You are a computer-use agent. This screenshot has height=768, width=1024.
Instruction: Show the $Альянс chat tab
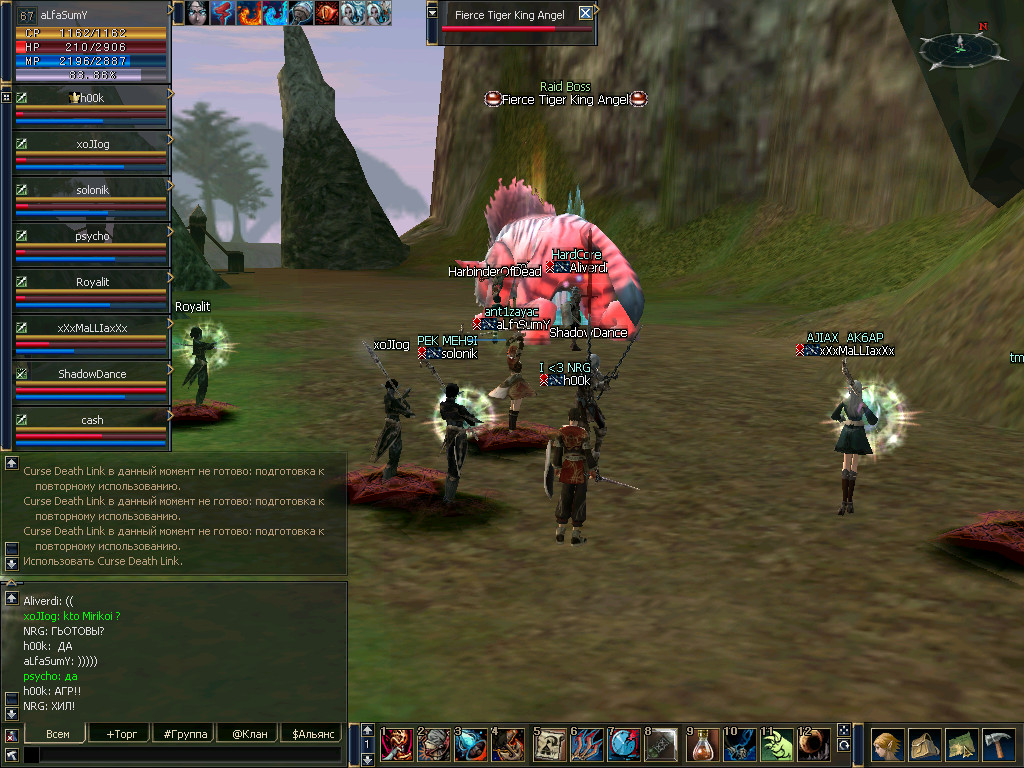tap(314, 734)
